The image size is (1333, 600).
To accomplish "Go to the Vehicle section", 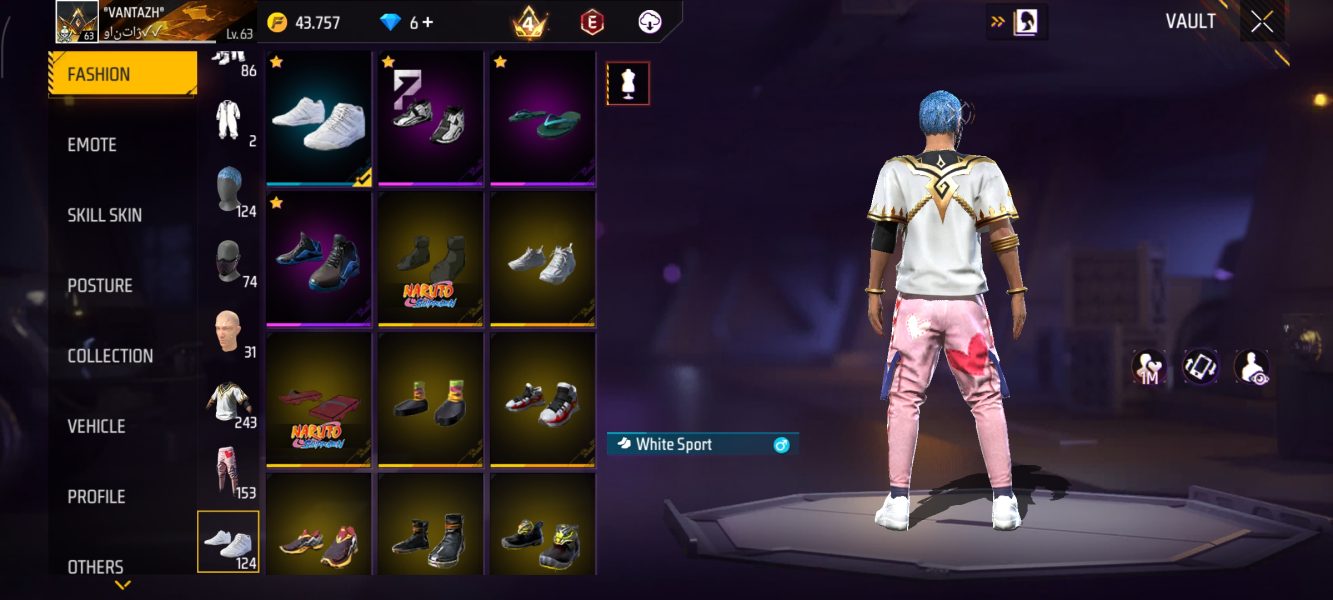I will click(x=96, y=426).
